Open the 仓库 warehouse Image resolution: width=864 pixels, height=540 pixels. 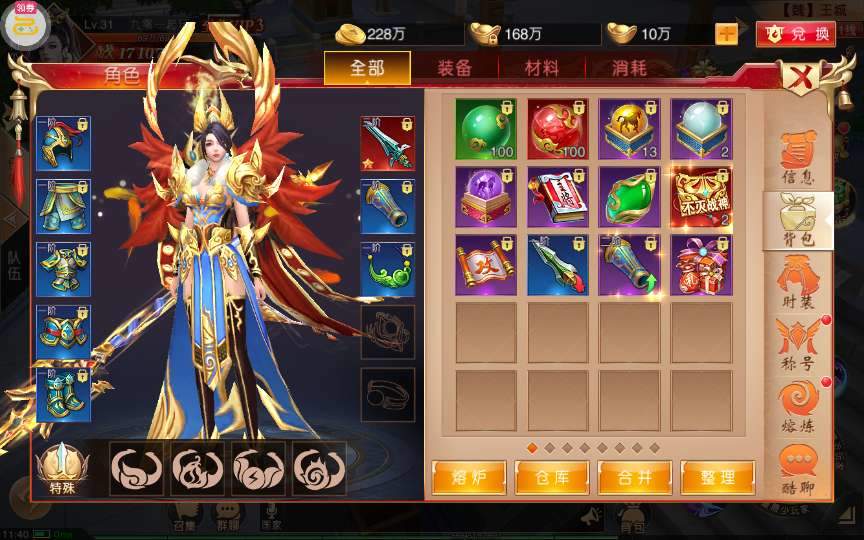click(550, 477)
